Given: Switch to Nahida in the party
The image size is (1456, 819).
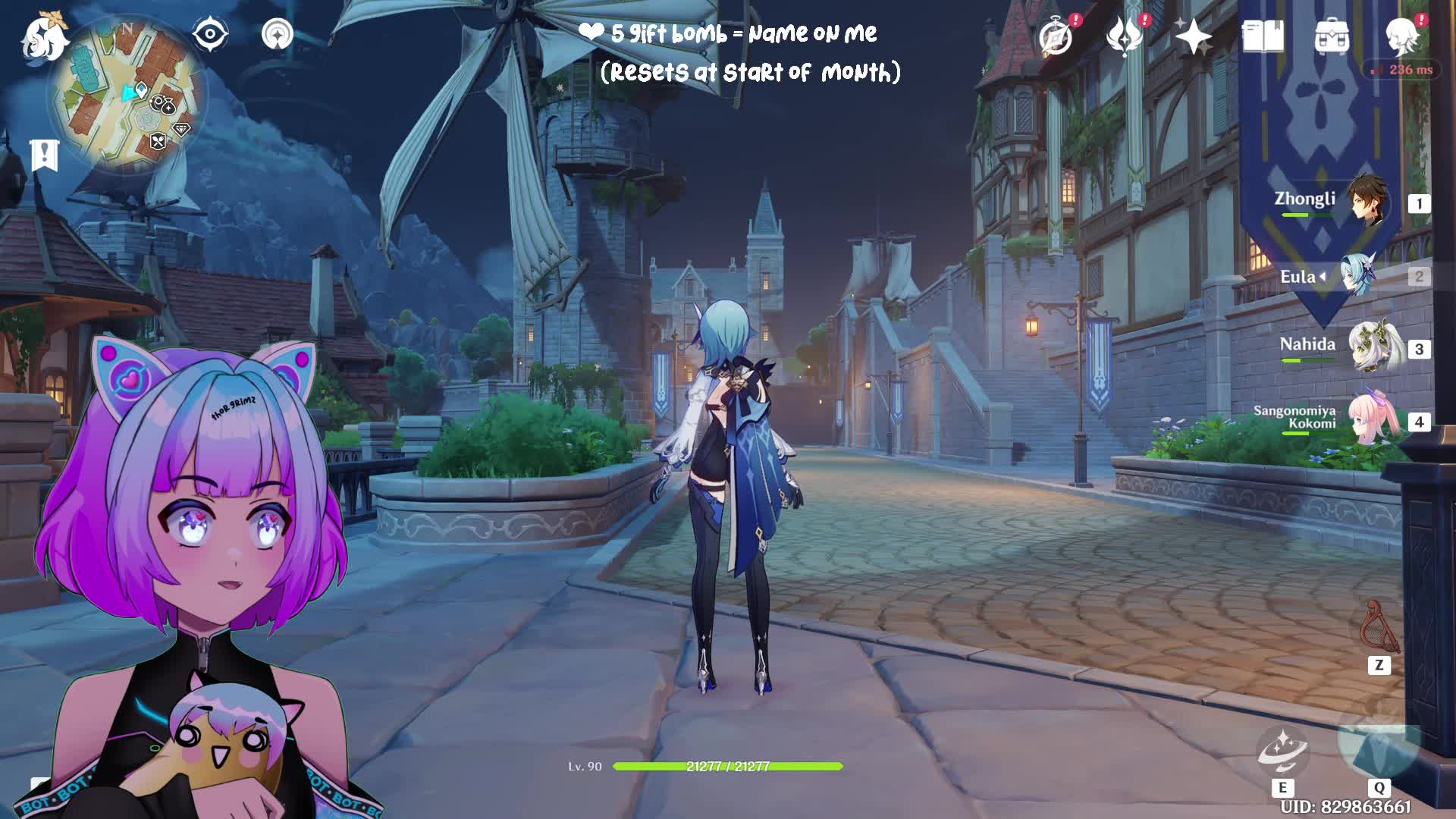Looking at the screenshot, I should (x=1373, y=347).
